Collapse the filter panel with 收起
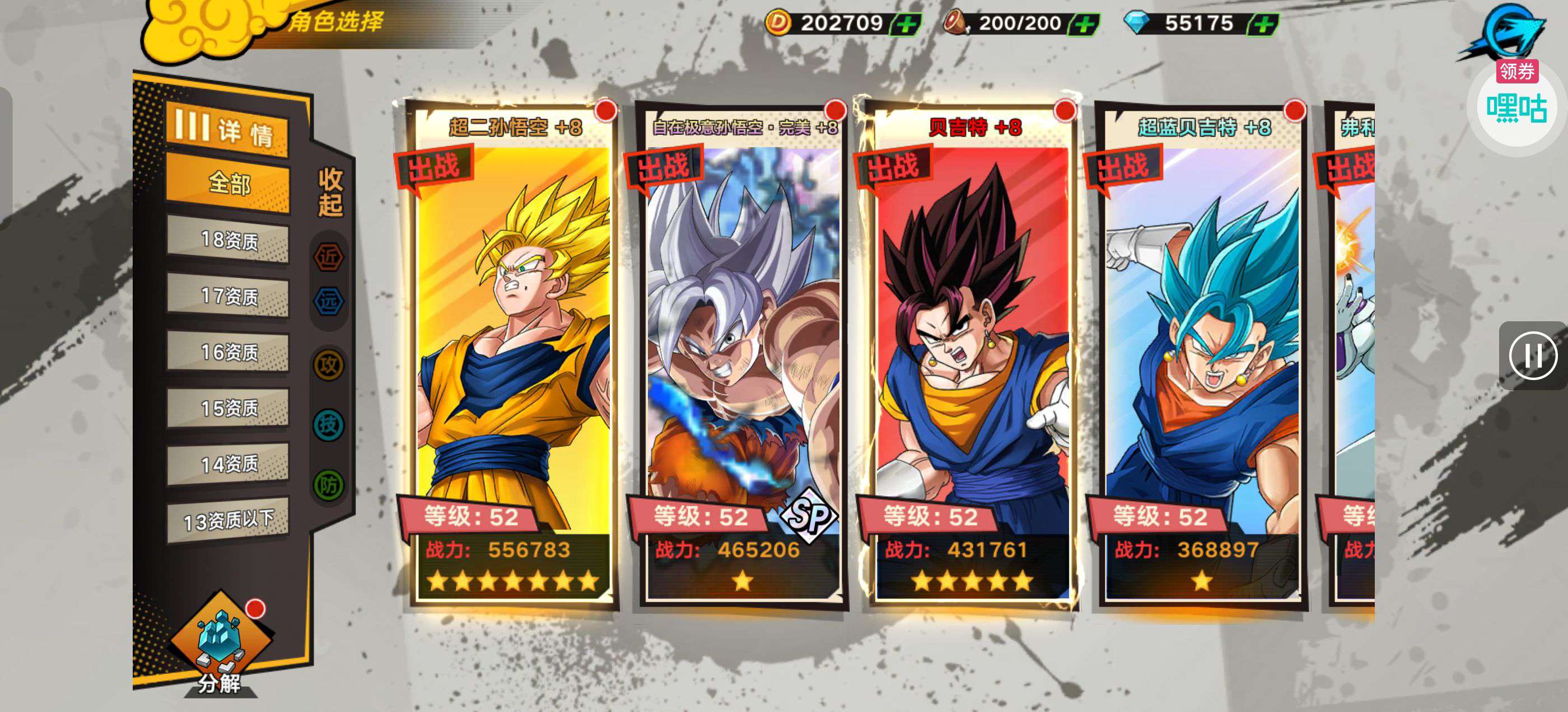This screenshot has height=712, width=1568. pyautogui.click(x=330, y=193)
